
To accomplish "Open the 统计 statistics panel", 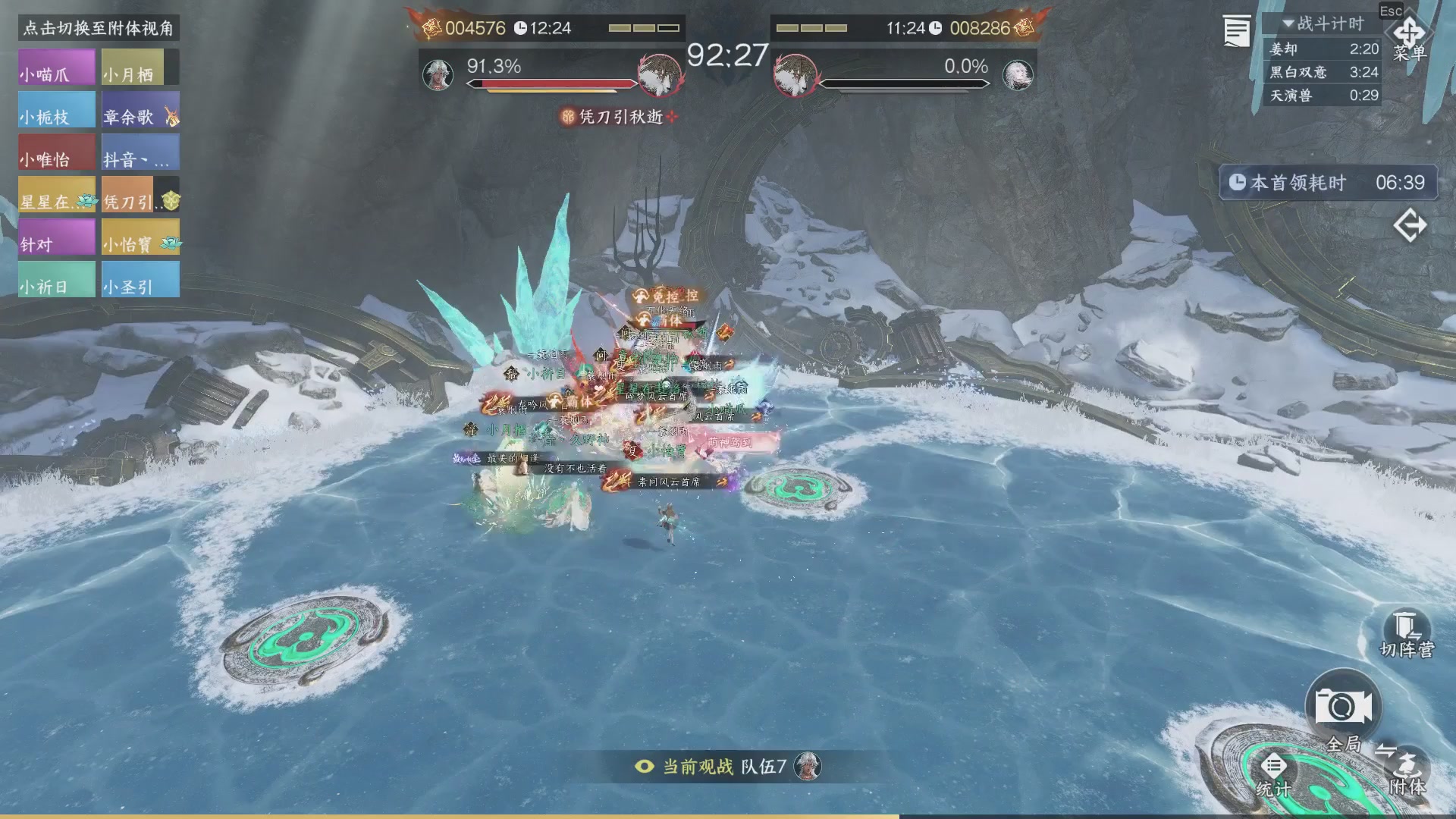I will [1273, 775].
